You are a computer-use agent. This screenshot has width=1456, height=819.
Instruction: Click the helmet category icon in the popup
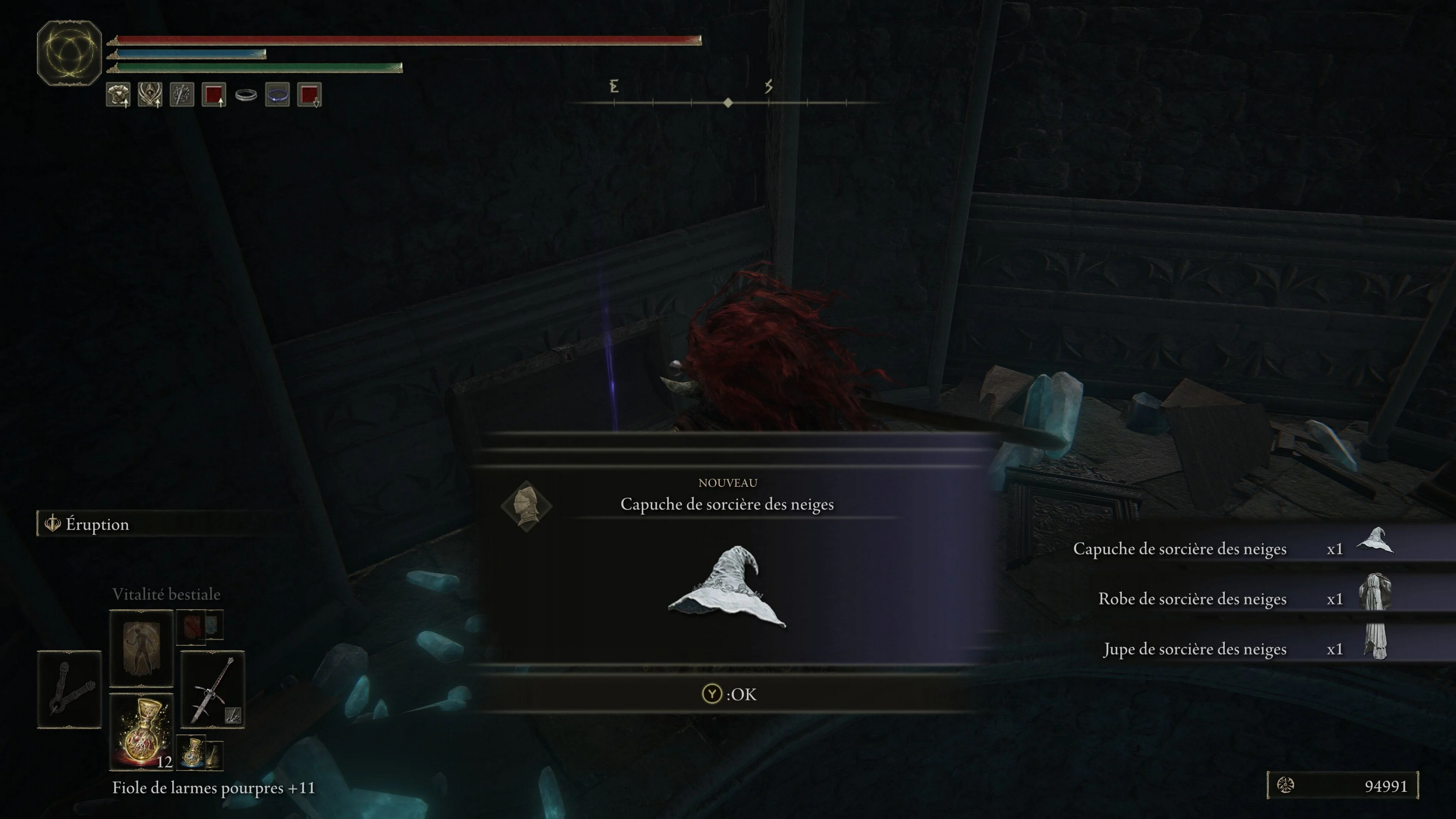click(526, 505)
